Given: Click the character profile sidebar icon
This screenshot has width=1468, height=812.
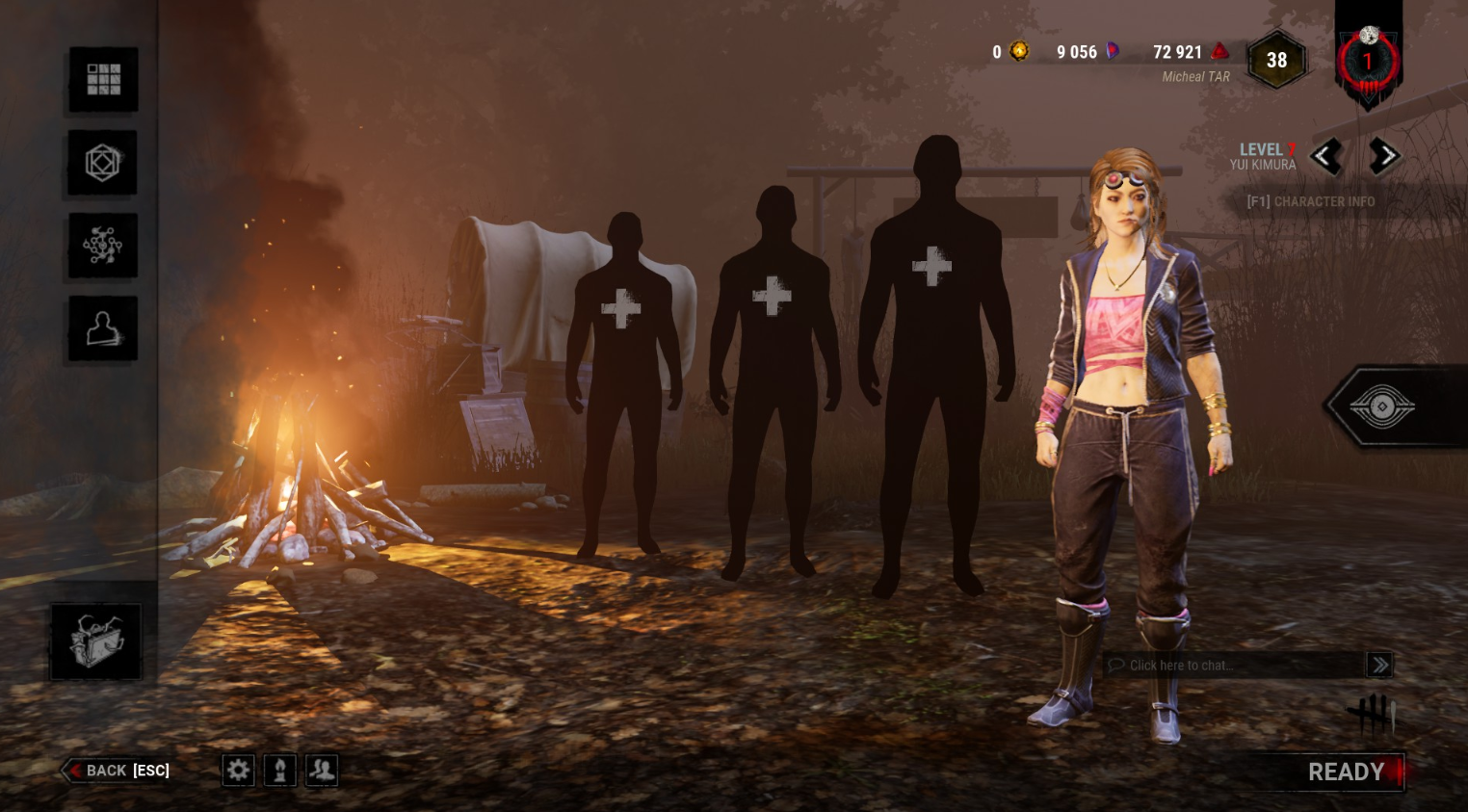Looking at the screenshot, I should pos(102,327).
